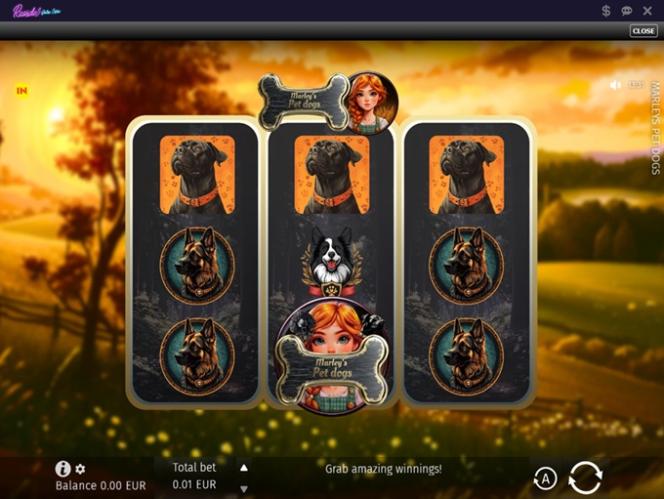This screenshot has height=499, width=664.
Task: Open the chat bubble icon
Action: pos(627,10)
